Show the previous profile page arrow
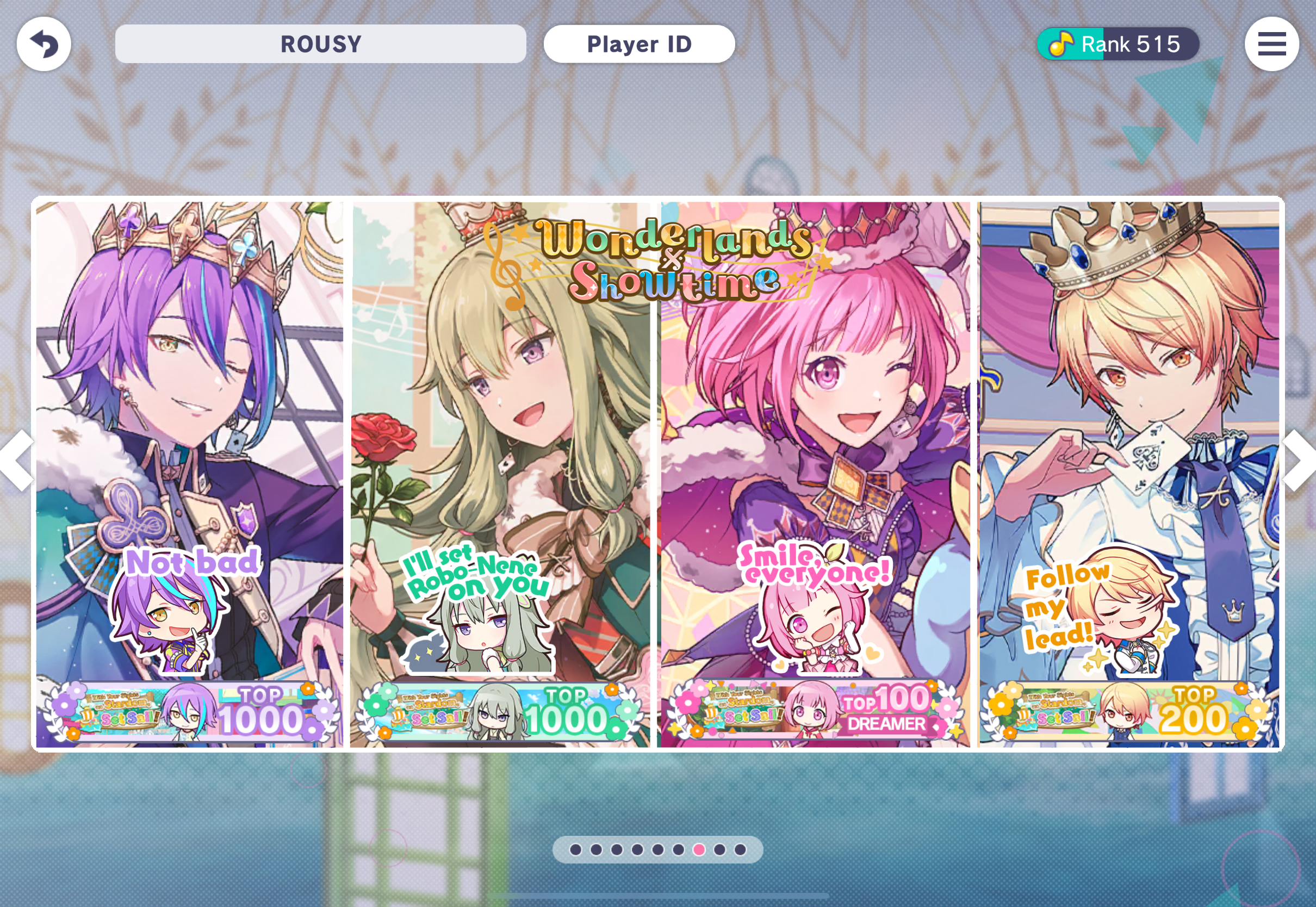Viewport: 1316px width, 907px height. pos(17,461)
